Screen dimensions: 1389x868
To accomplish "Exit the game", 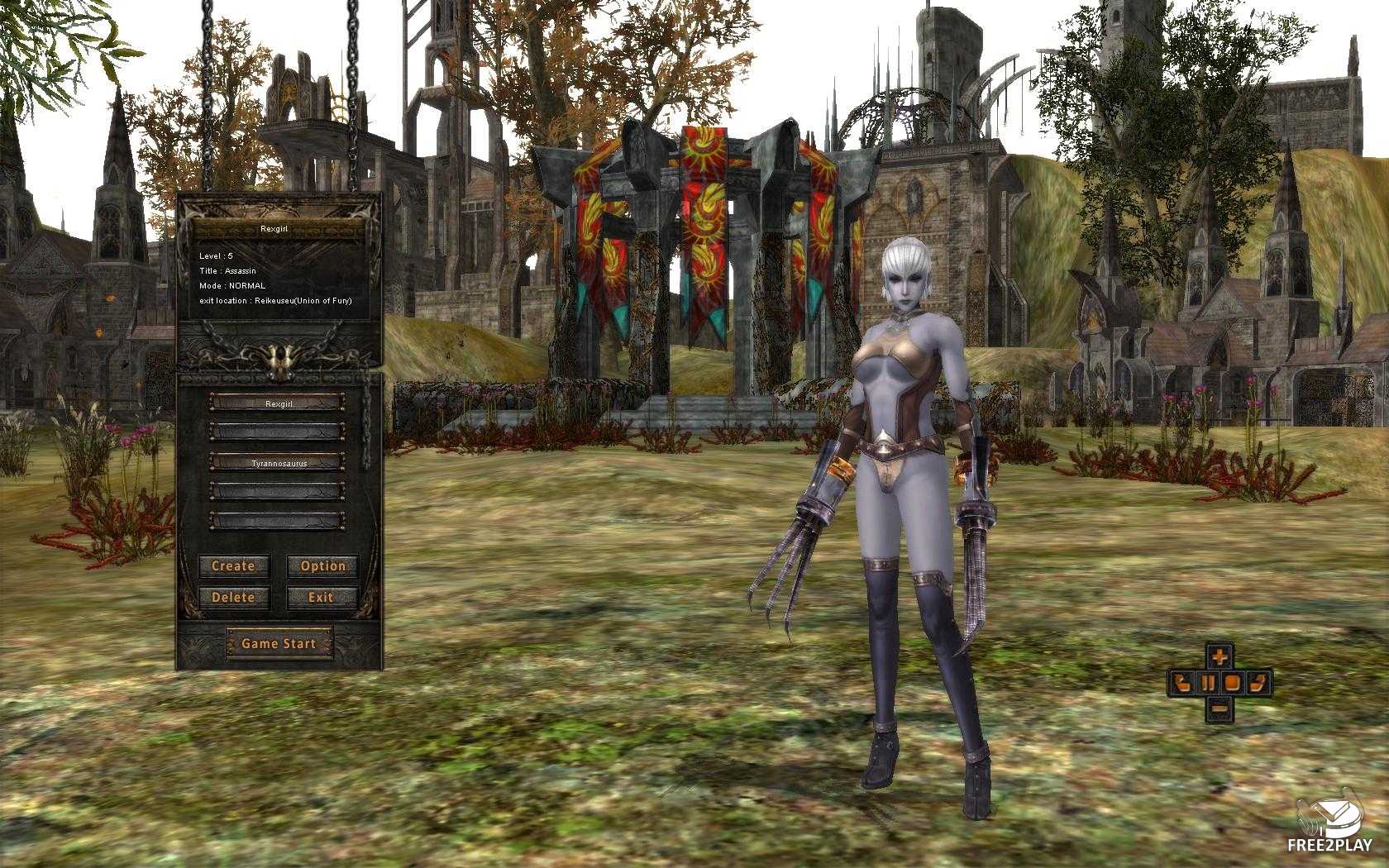I will coord(322,597).
